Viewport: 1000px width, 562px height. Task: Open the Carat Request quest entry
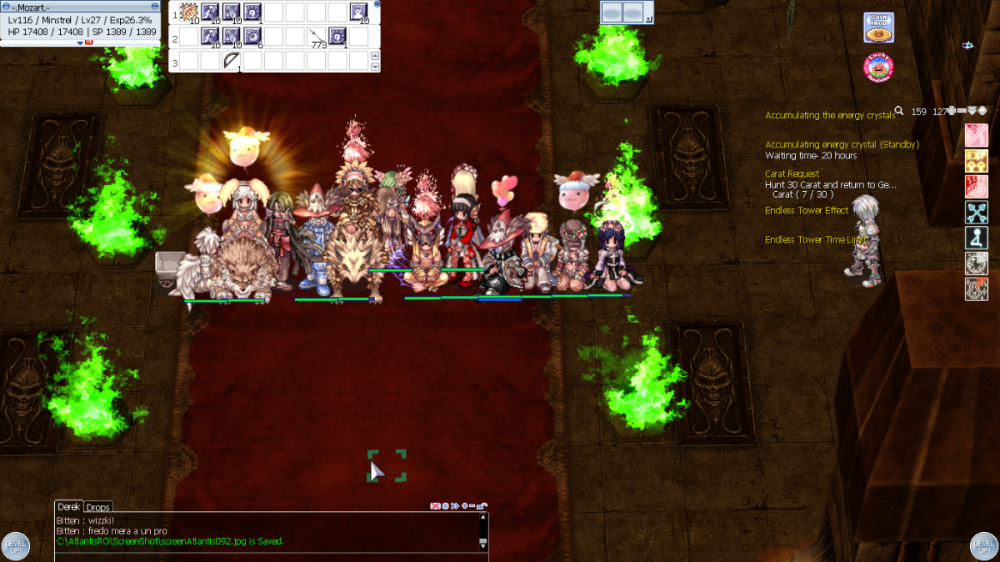pyautogui.click(x=791, y=174)
